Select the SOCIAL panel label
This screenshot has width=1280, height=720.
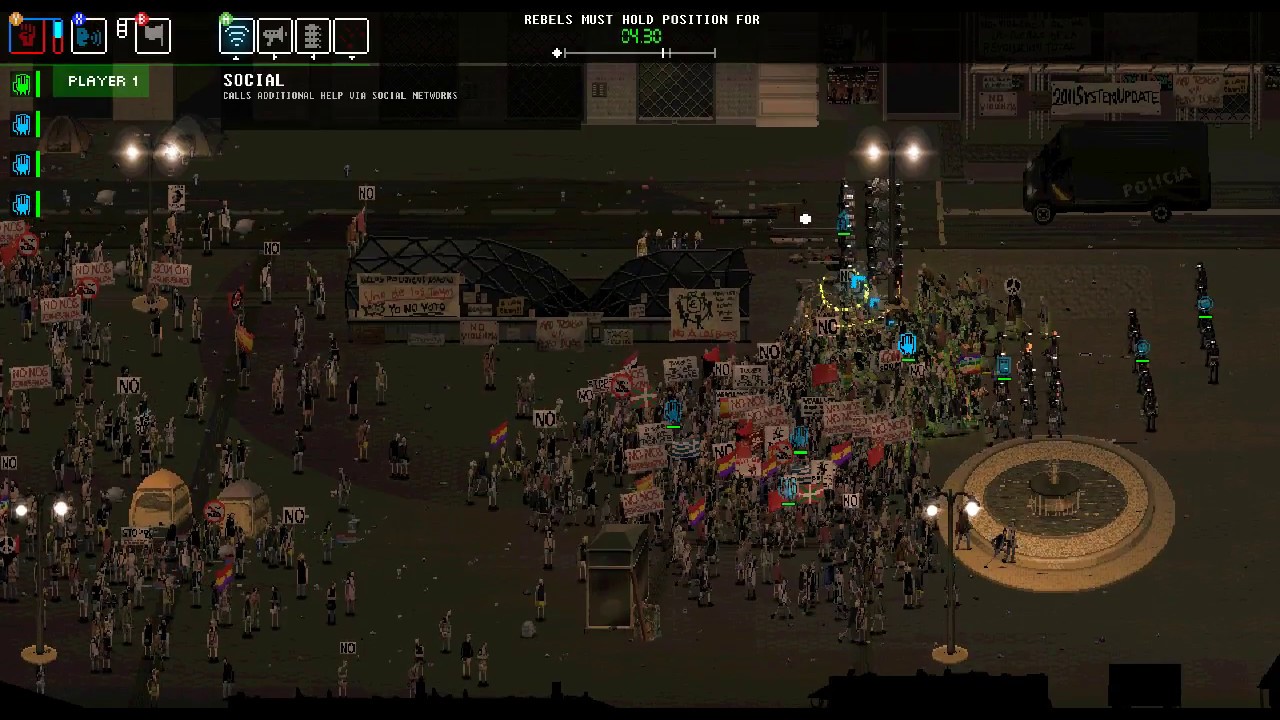[253, 79]
